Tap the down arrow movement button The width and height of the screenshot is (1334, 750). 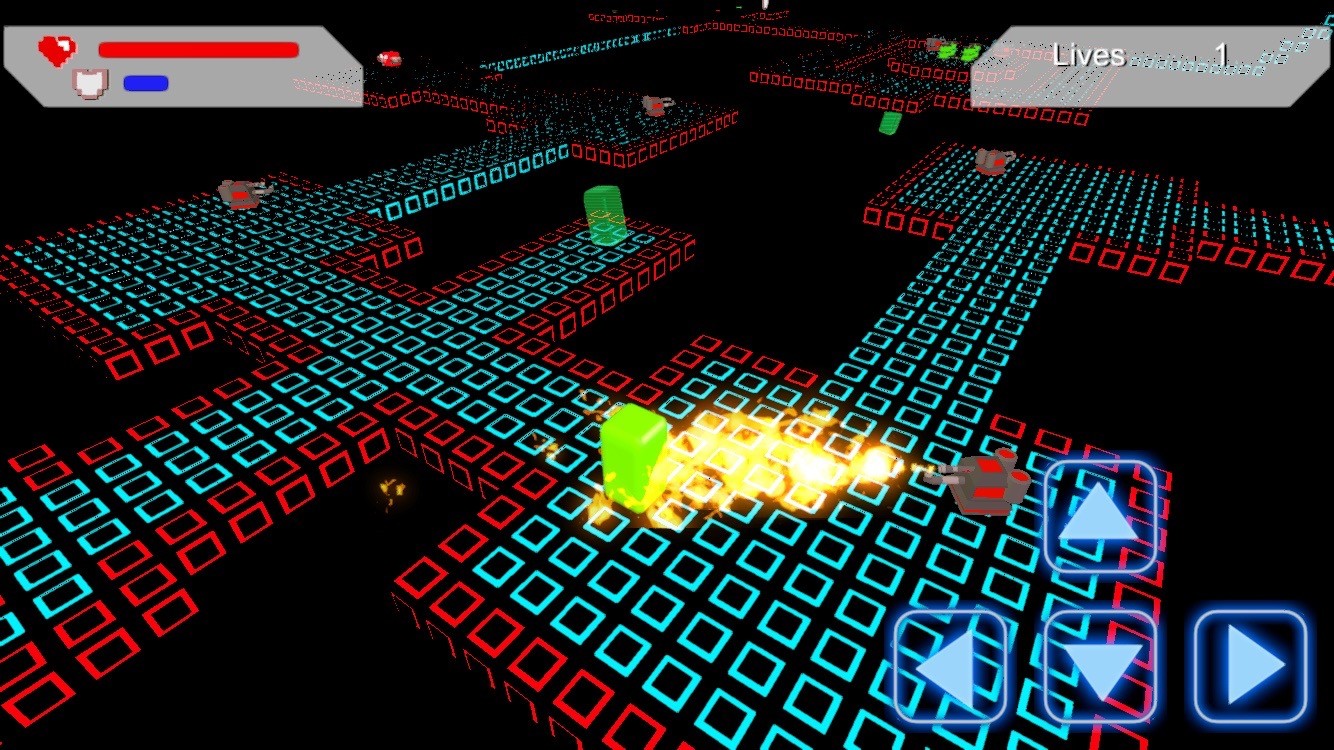click(1100, 666)
